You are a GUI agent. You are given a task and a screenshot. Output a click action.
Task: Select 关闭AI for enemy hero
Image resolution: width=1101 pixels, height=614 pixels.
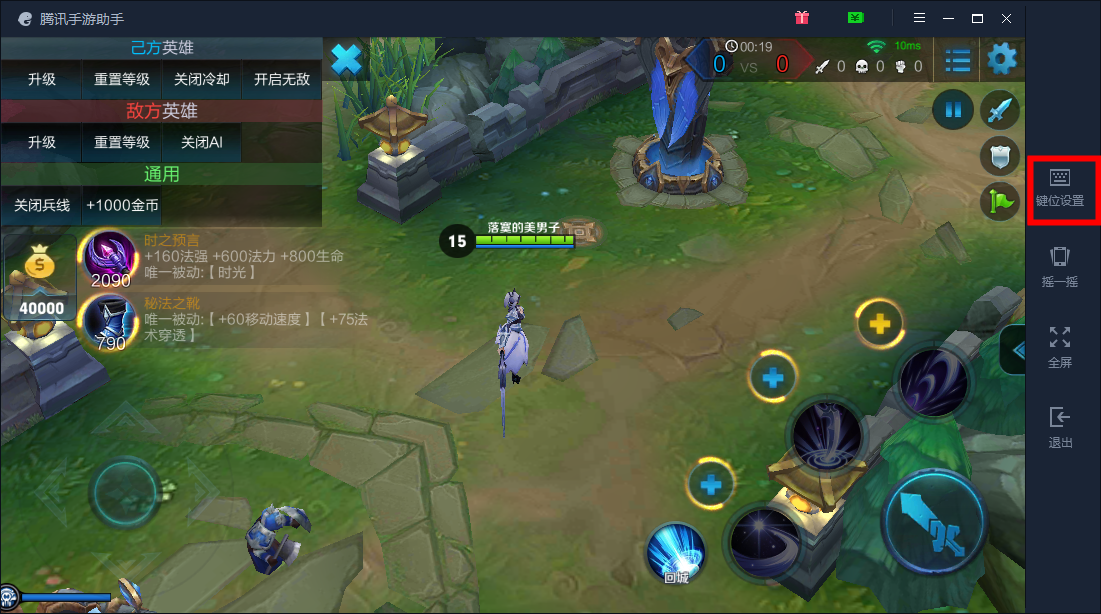(x=202, y=142)
